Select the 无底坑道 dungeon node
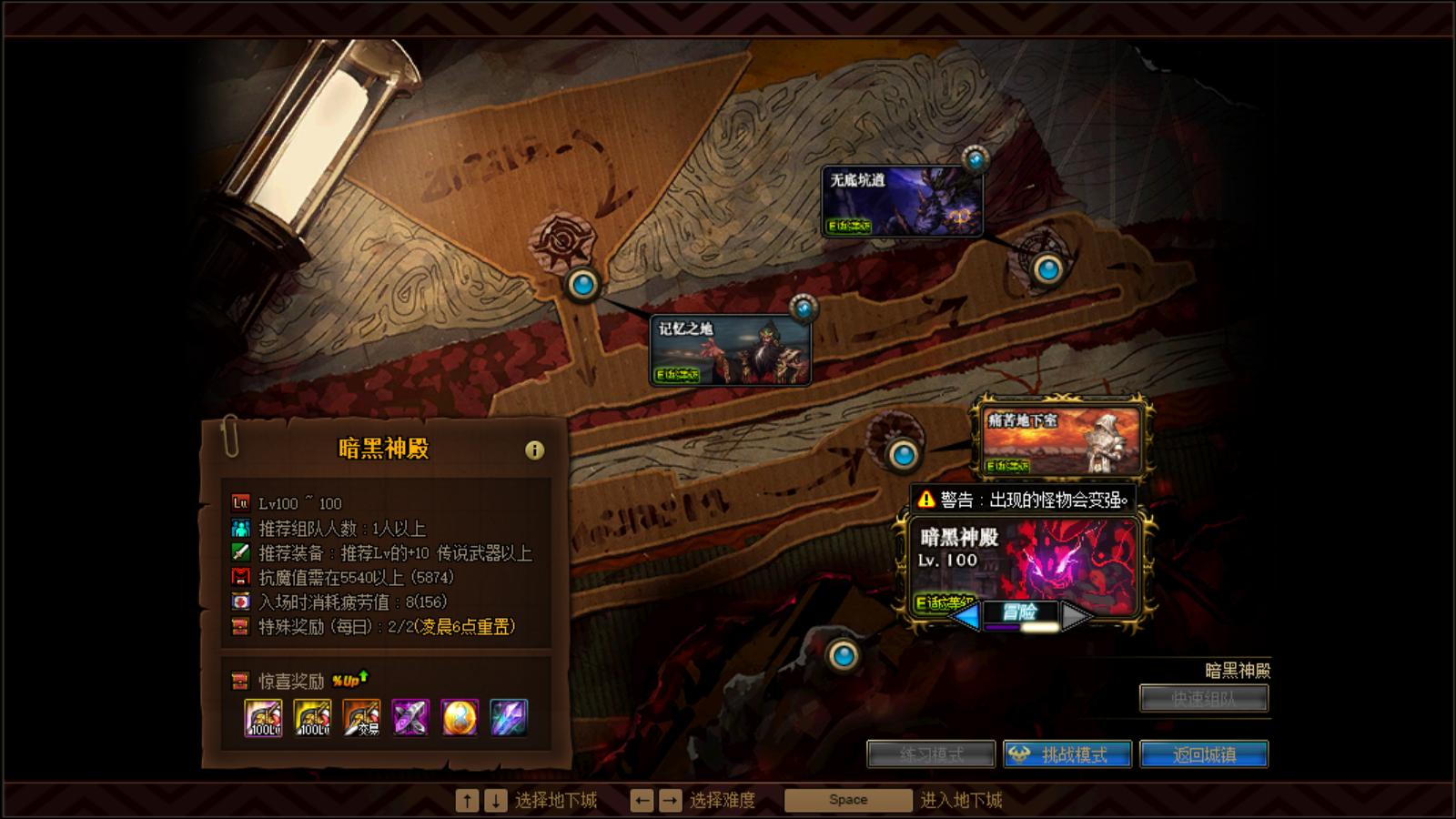The image size is (1456, 819). (x=903, y=201)
